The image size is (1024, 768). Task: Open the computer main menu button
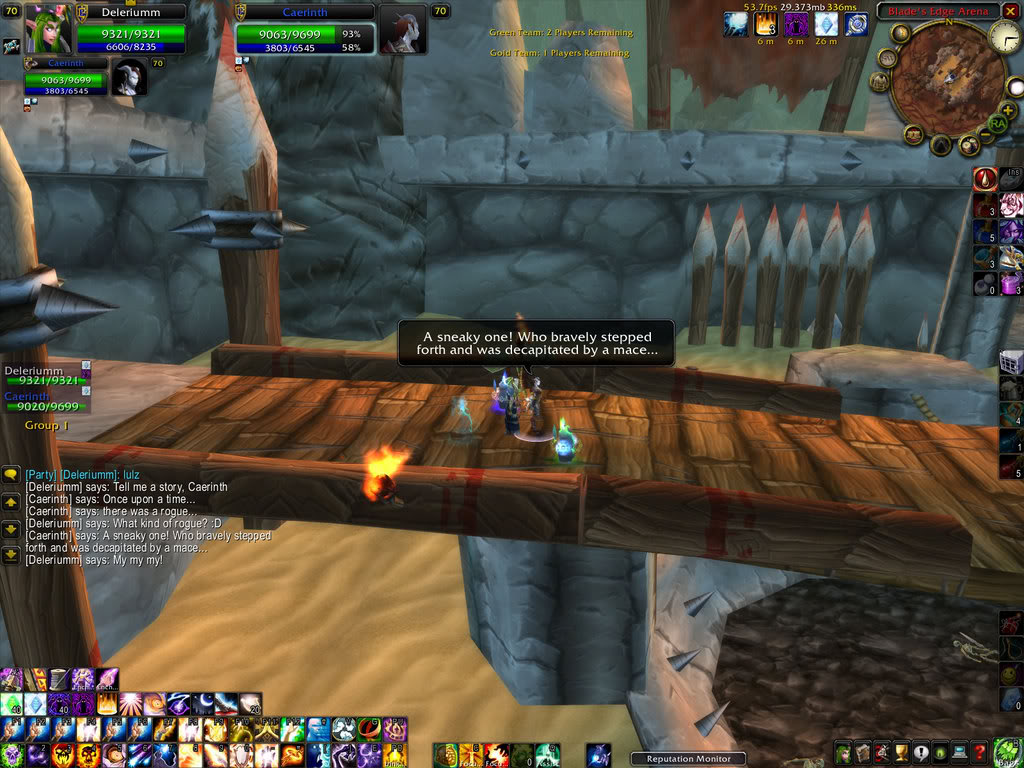[960, 753]
